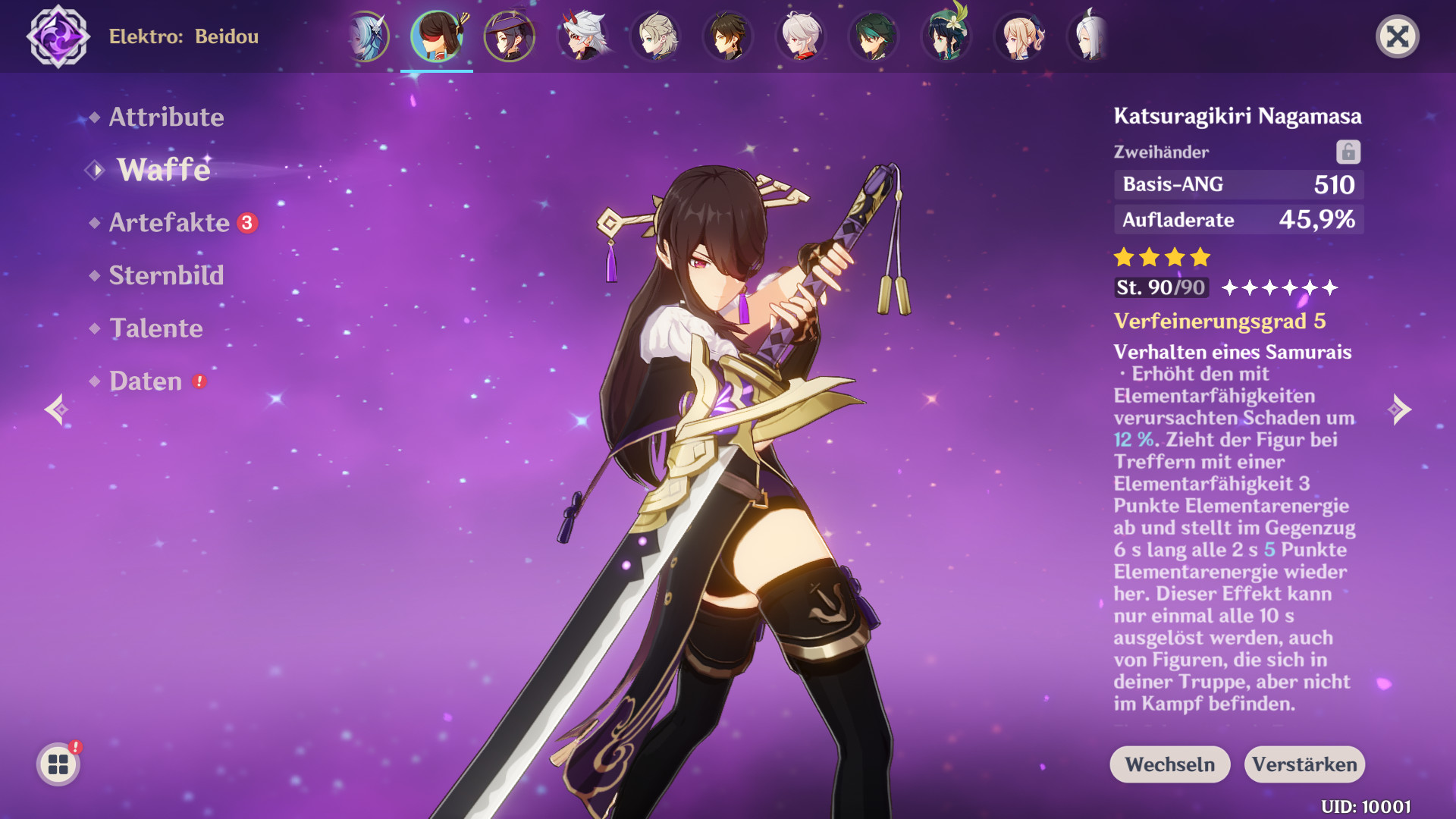Select the Beidou character portrait
The height and width of the screenshot is (819, 1456).
coord(436,36)
